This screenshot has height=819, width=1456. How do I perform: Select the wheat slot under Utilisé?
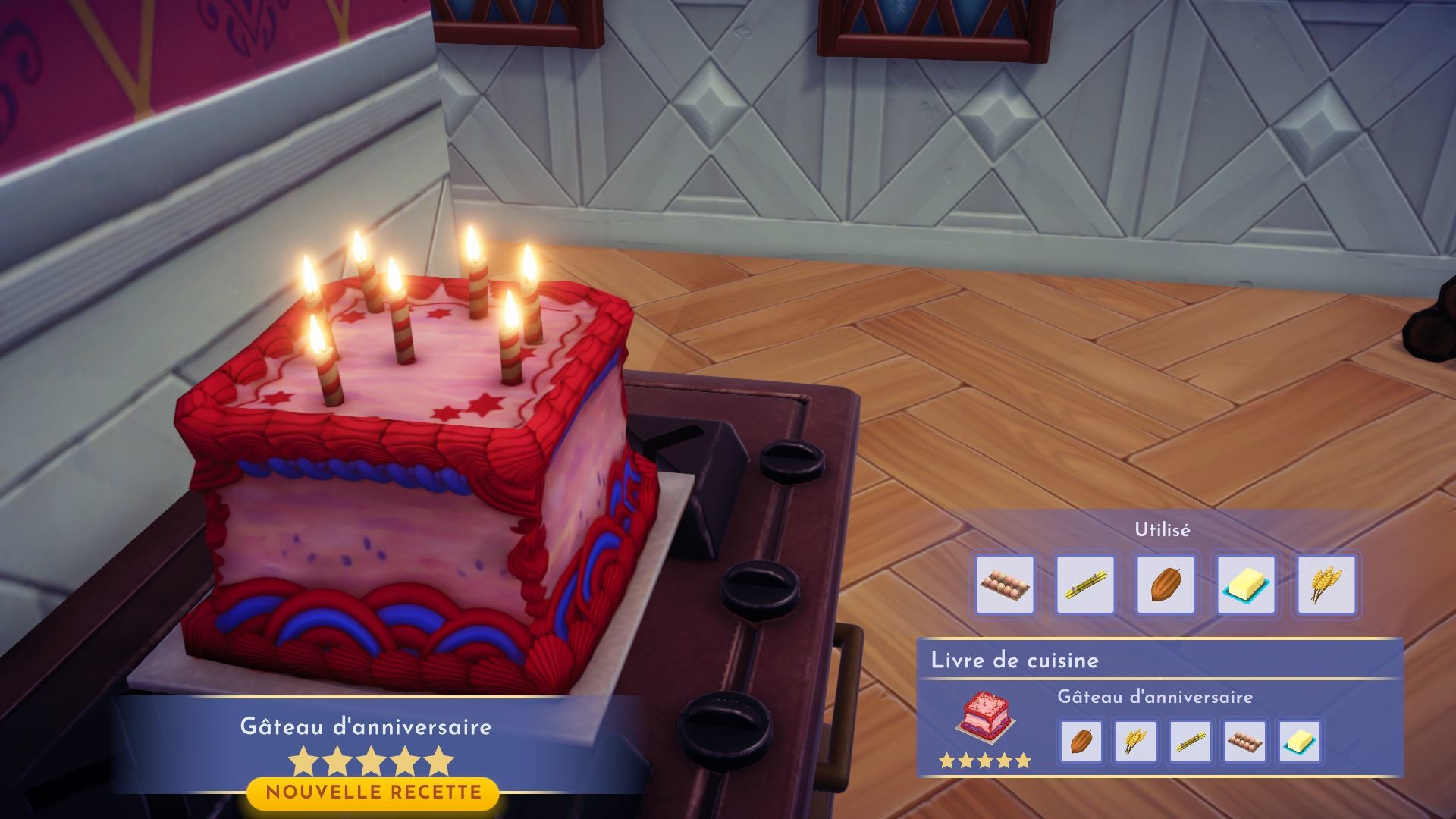[1326, 584]
